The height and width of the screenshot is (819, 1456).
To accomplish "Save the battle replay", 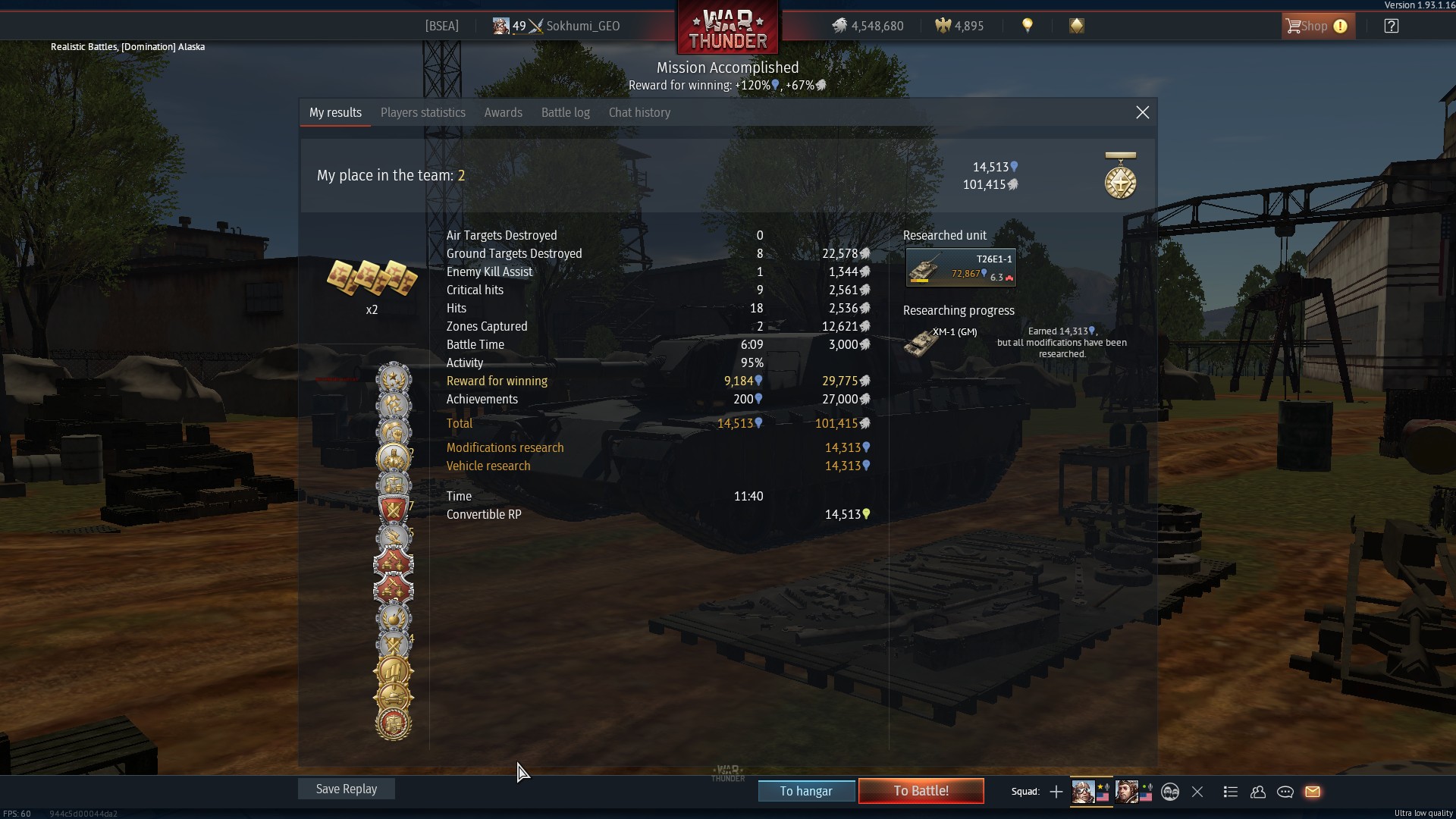I will [x=346, y=789].
